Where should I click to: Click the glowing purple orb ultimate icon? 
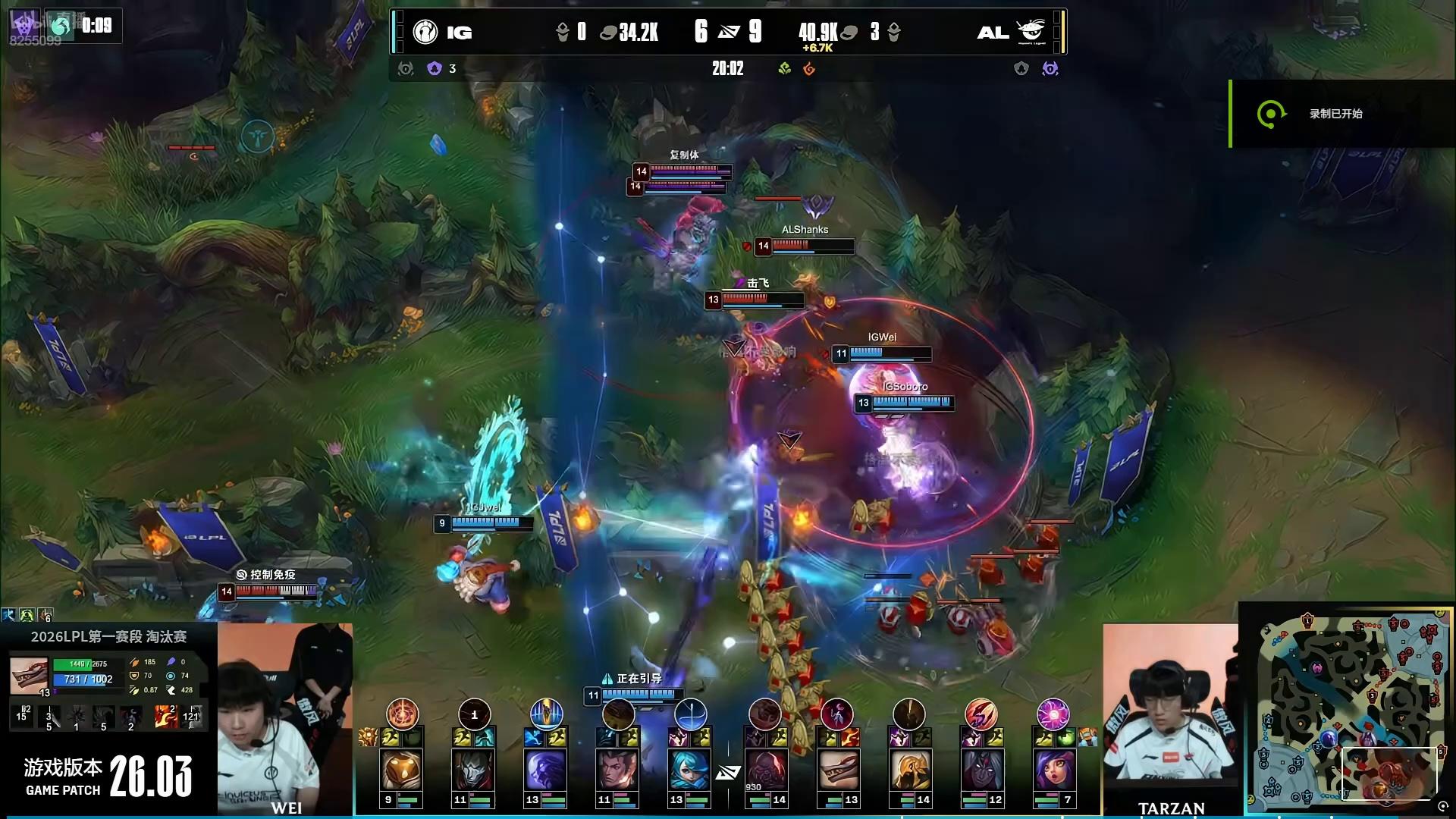pyautogui.click(x=1053, y=714)
